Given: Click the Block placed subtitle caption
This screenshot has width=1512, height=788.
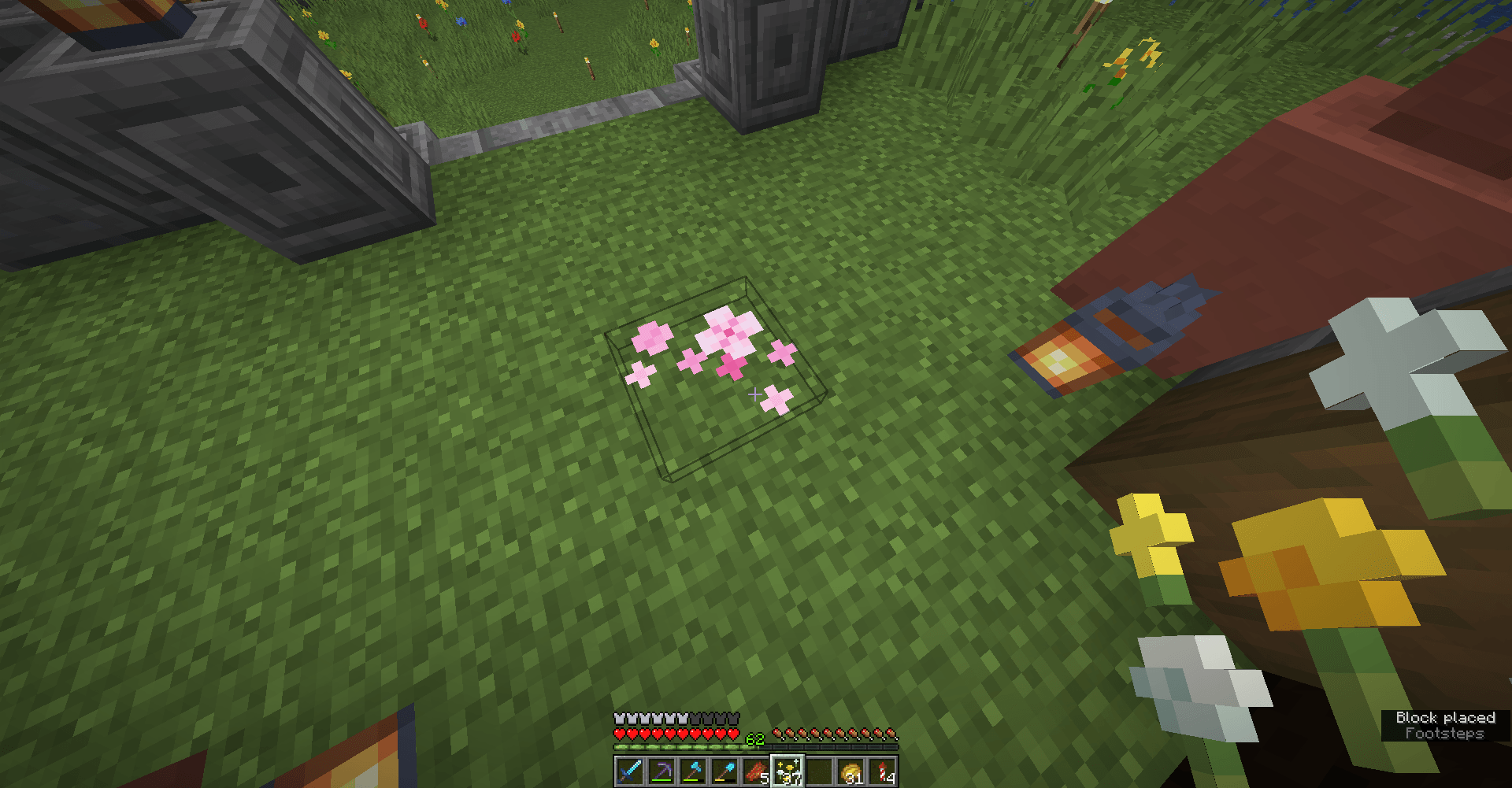Looking at the screenshot, I should (1446, 717).
